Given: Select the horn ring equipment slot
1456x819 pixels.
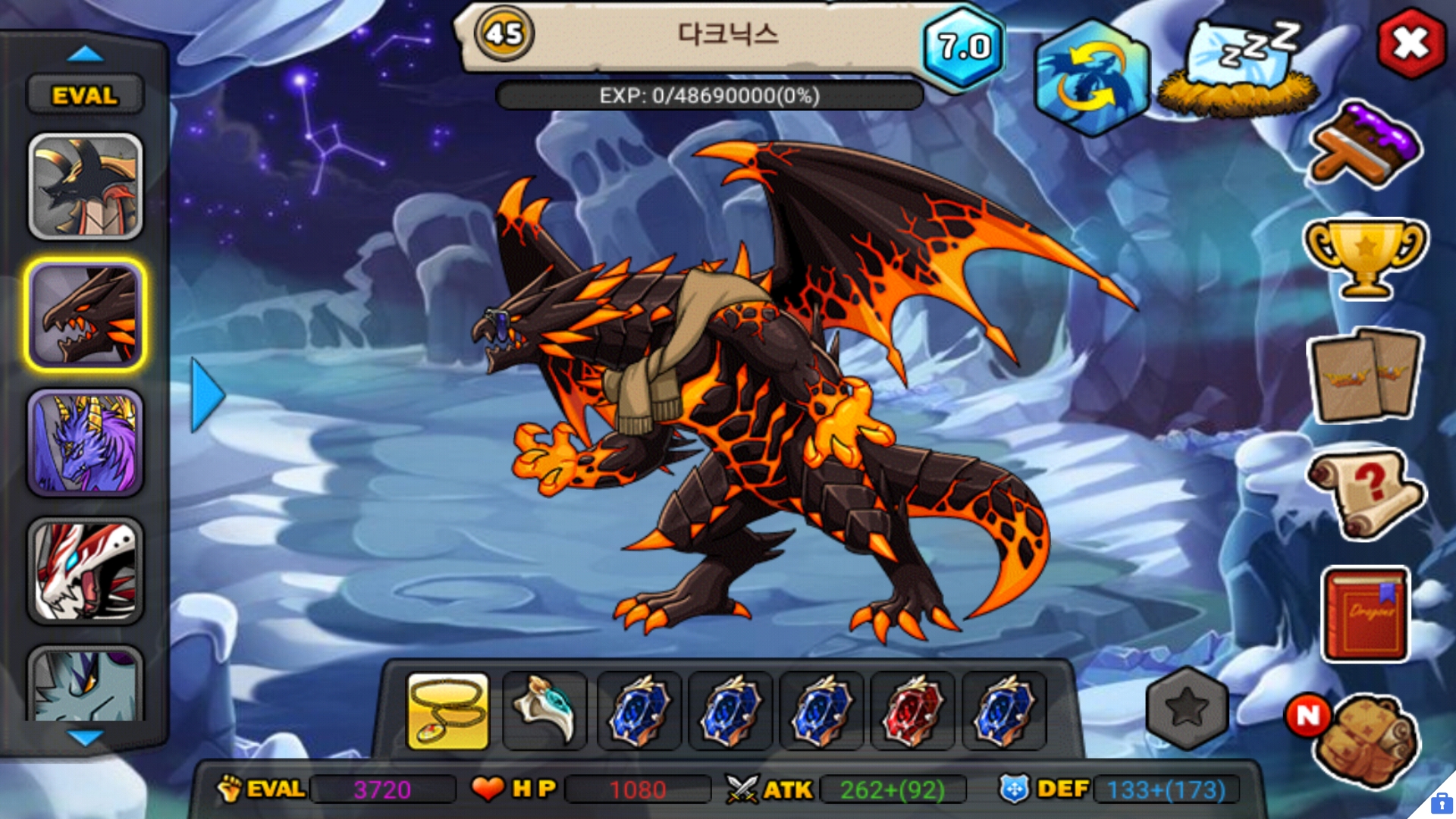Looking at the screenshot, I should (x=544, y=711).
